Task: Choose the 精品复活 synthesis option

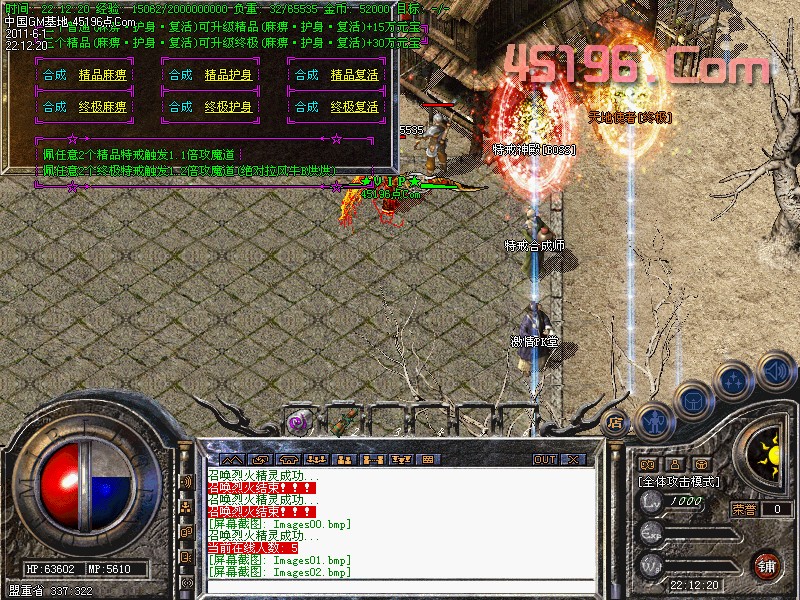Action: (355, 75)
